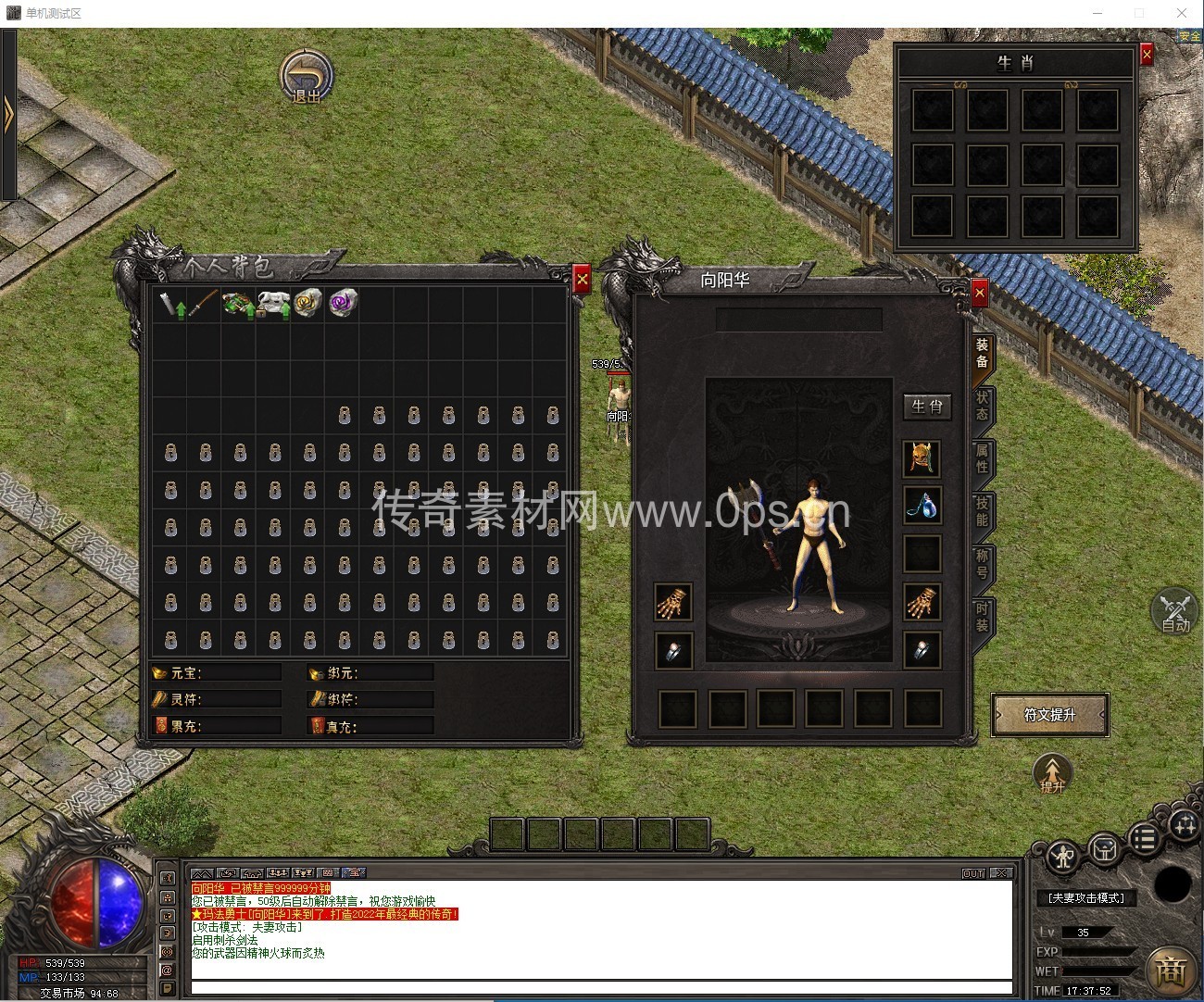Open the 商 shop button
1204x1002 pixels.
coord(1170,970)
